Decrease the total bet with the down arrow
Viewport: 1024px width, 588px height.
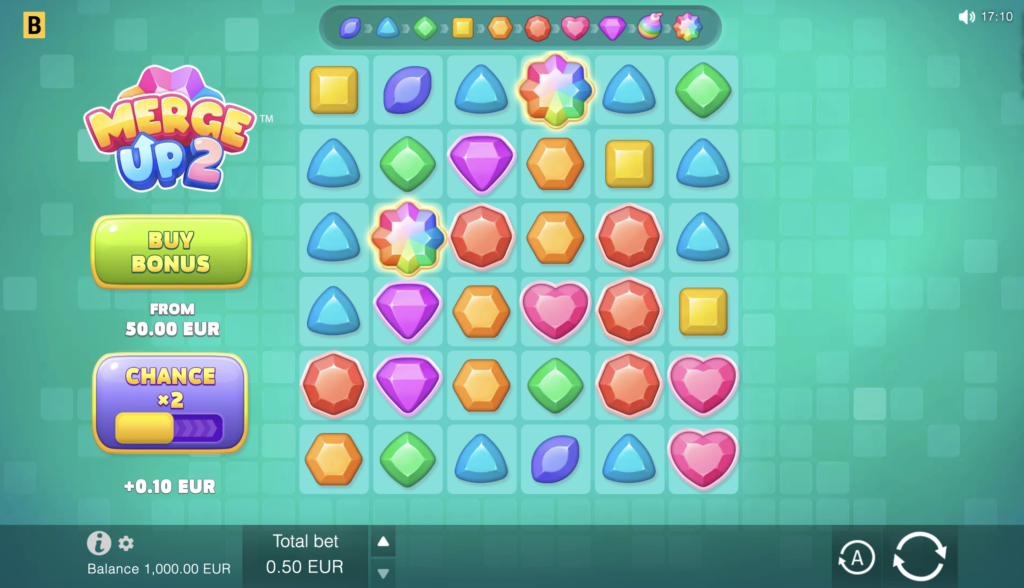coord(384,573)
